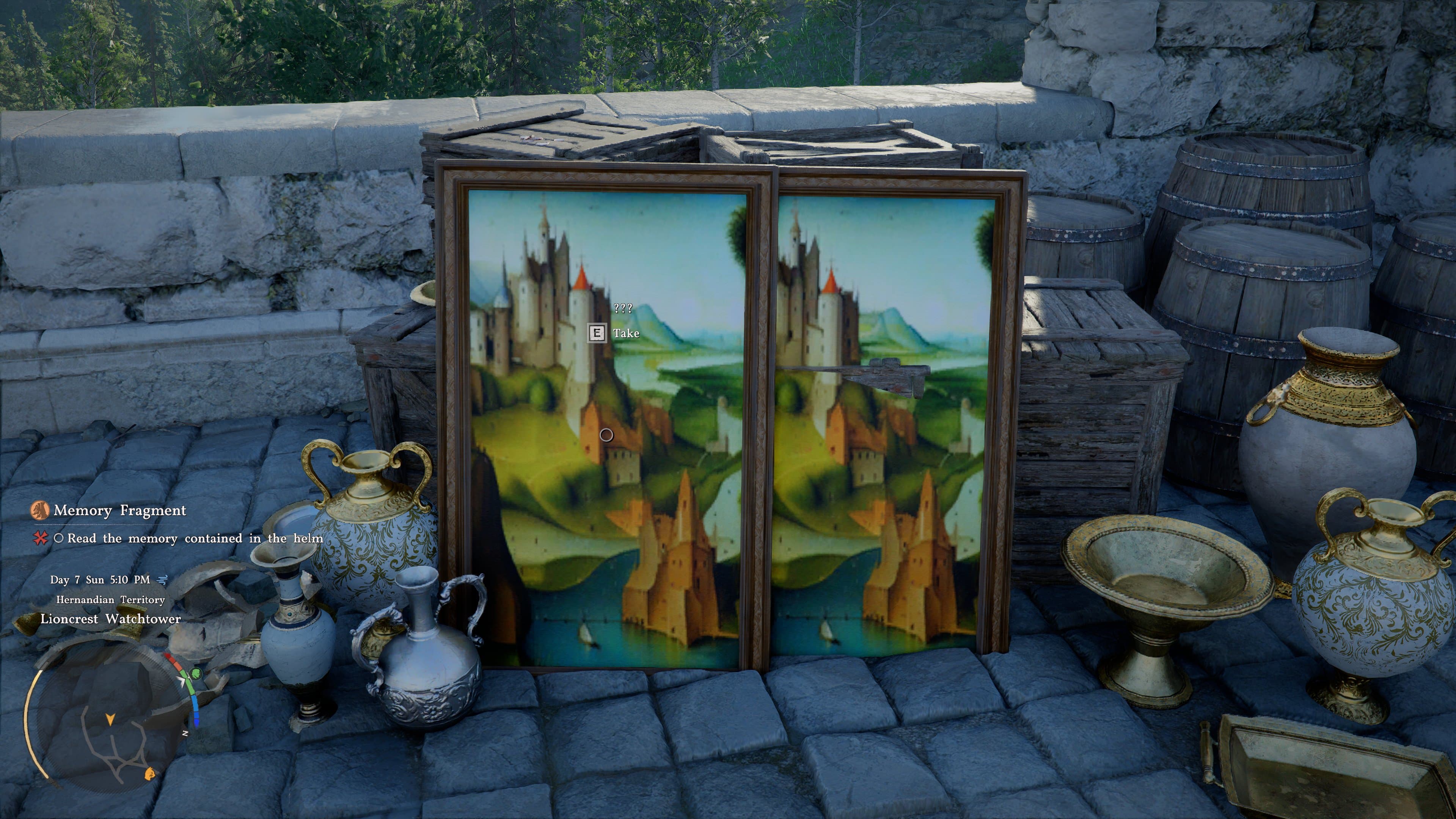Select the N compass letter on the minimap
The image size is (1456, 819).
click(185, 733)
